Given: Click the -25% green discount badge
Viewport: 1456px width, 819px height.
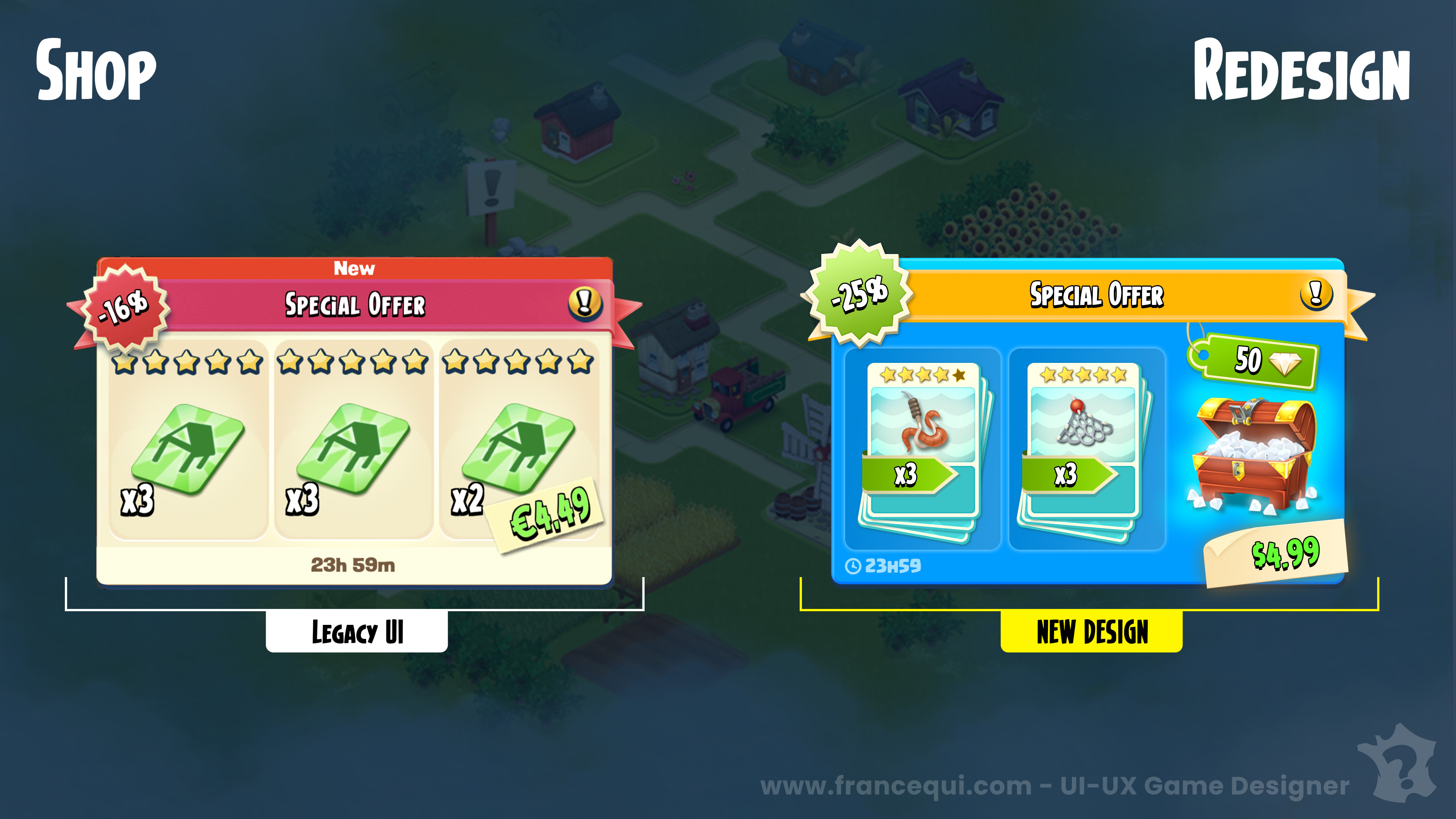Looking at the screenshot, I should point(859,293).
